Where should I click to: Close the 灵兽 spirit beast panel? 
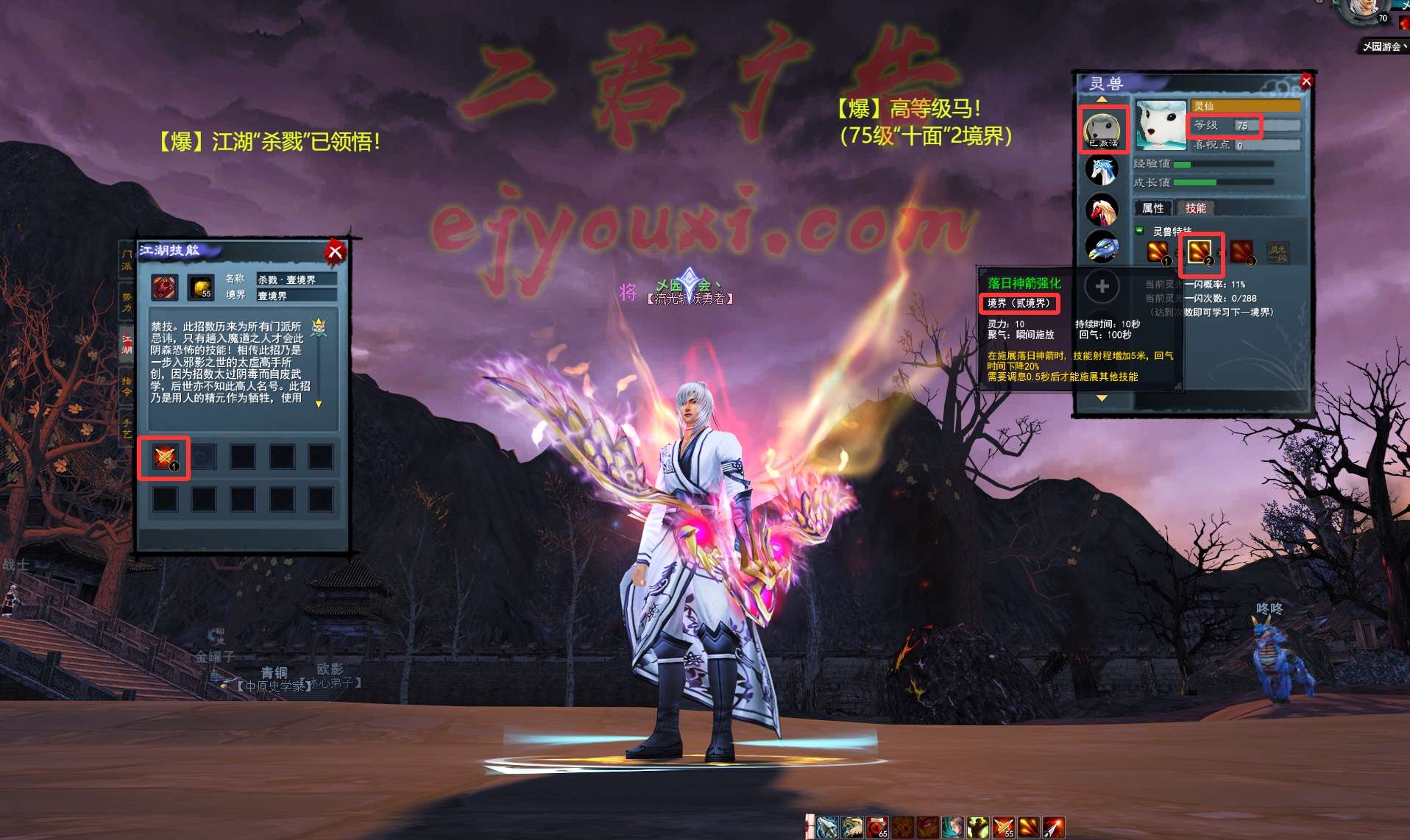pos(1306,81)
